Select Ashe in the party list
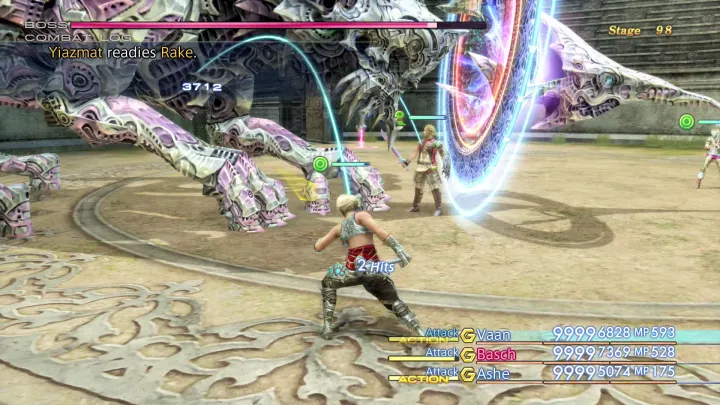Image resolution: width=720 pixels, height=405 pixels. [493, 373]
